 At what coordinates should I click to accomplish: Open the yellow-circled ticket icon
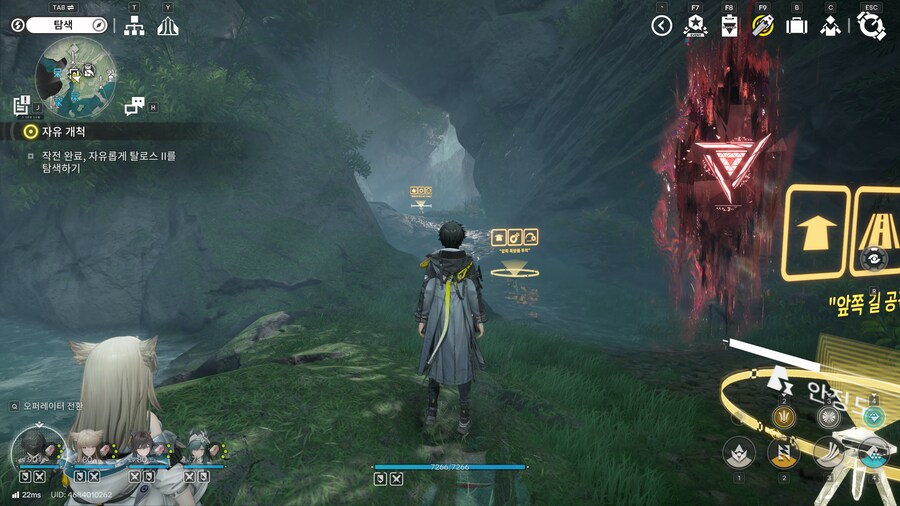click(763, 26)
